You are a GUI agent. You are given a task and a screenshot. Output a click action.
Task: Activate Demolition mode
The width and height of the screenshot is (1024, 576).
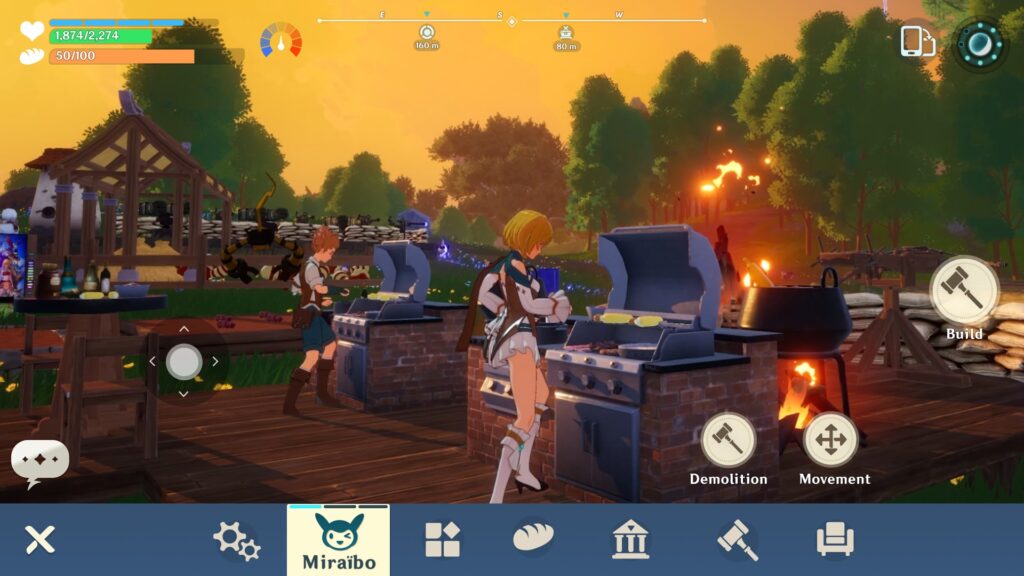(728, 440)
